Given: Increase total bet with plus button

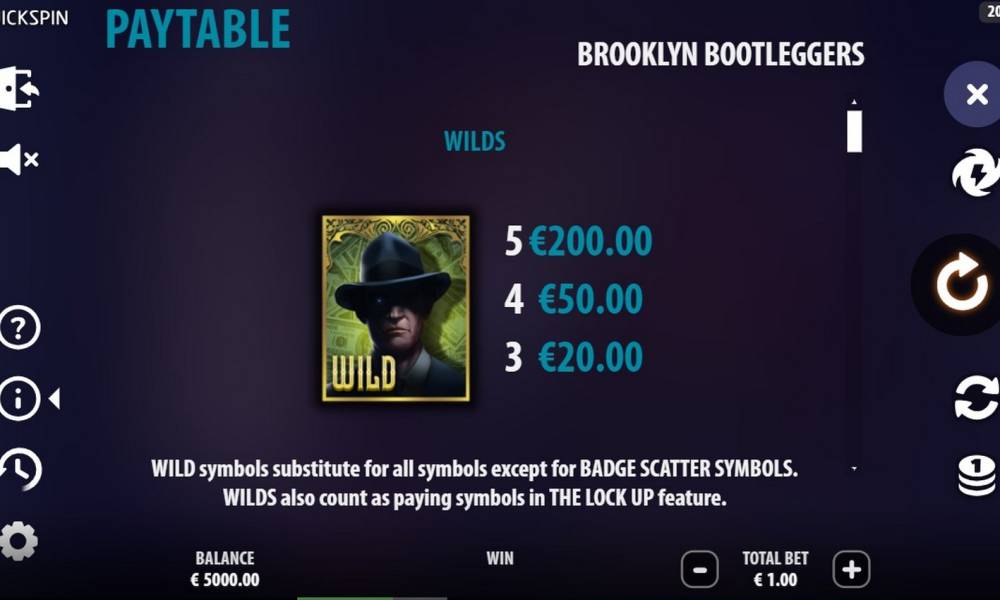Looking at the screenshot, I should 851,570.
